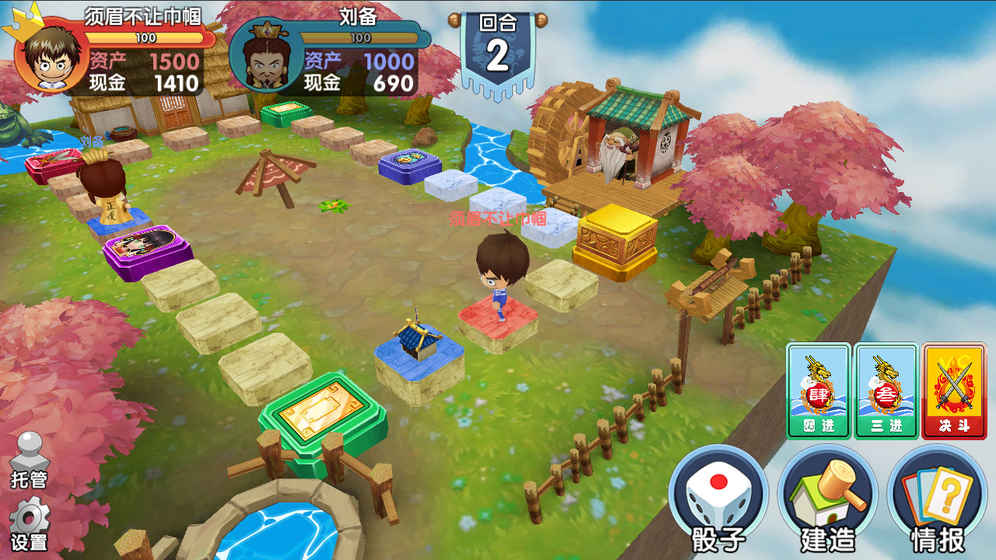Viewport: 996px width, 560px height.
Task: Toggle auto-play (托管) mode
Action: tap(29, 461)
